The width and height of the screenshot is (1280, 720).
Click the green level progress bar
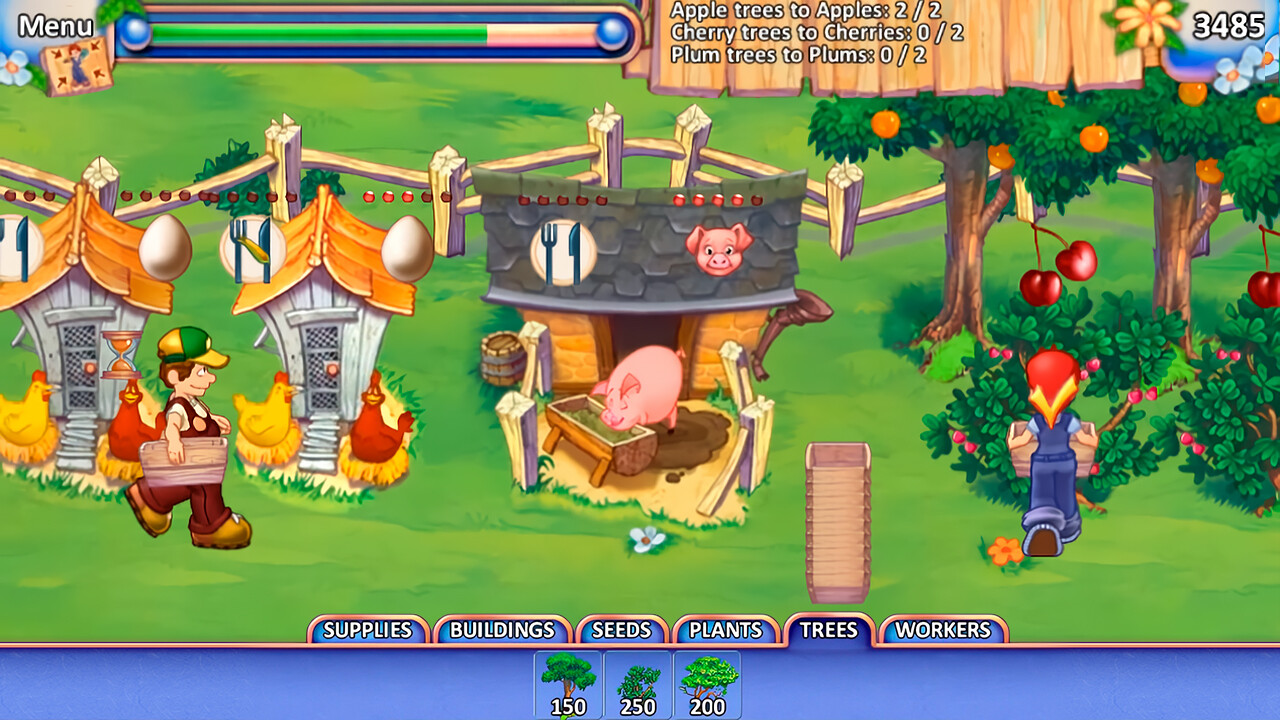pyautogui.click(x=320, y=31)
